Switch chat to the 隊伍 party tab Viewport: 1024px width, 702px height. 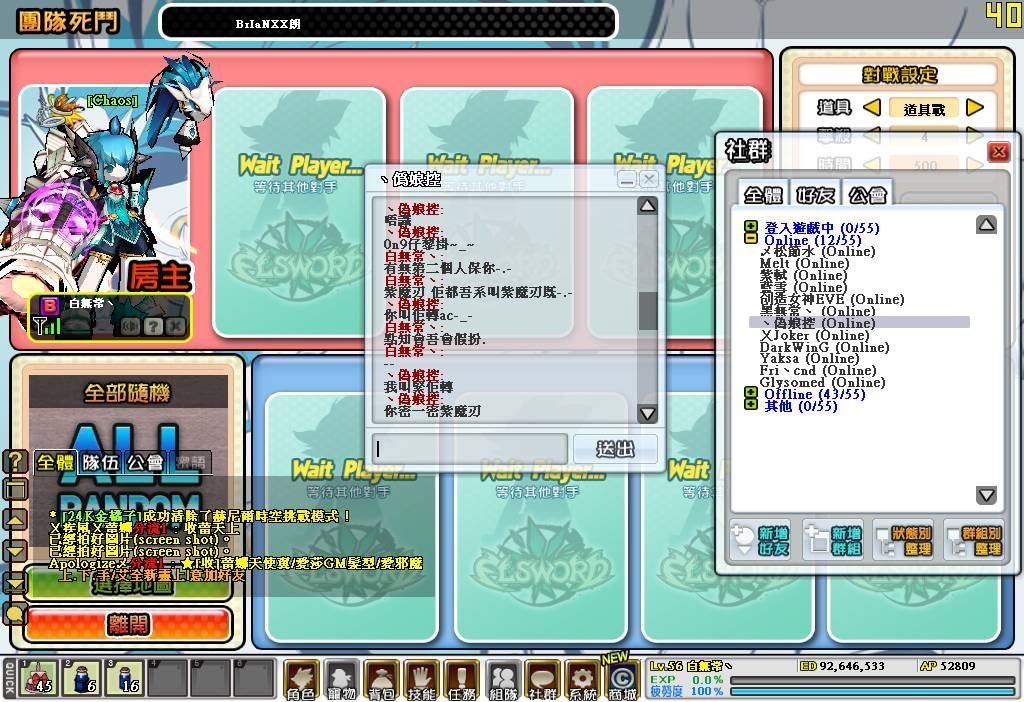(100, 462)
